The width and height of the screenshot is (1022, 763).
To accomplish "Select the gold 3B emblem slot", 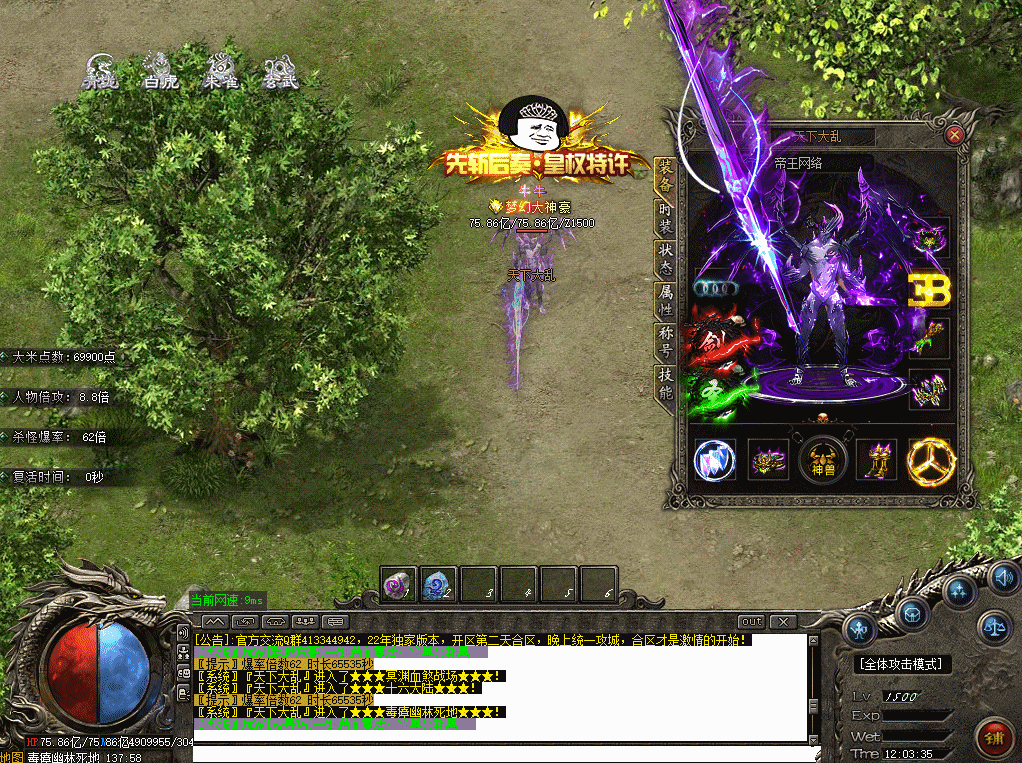I will pyautogui.click(x=929, y=289).
